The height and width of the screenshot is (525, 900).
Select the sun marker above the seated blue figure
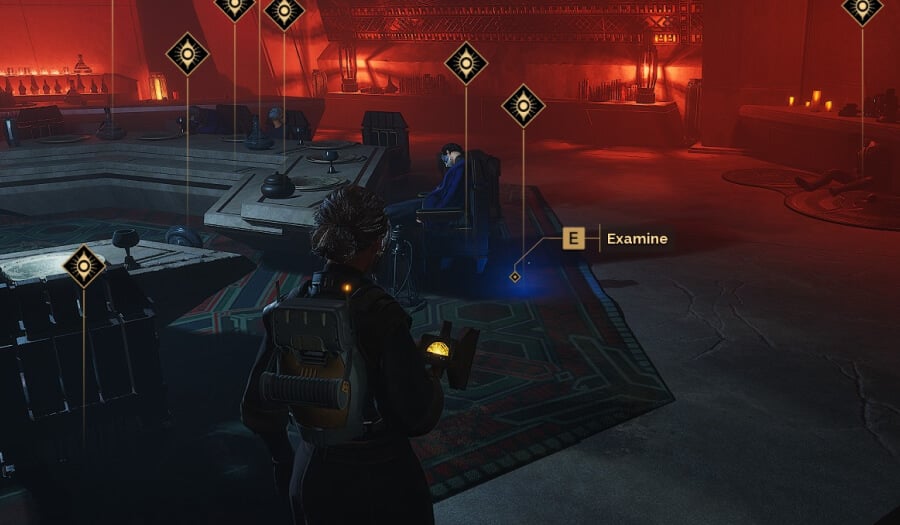pyautogui.click(x=466, y=64)
